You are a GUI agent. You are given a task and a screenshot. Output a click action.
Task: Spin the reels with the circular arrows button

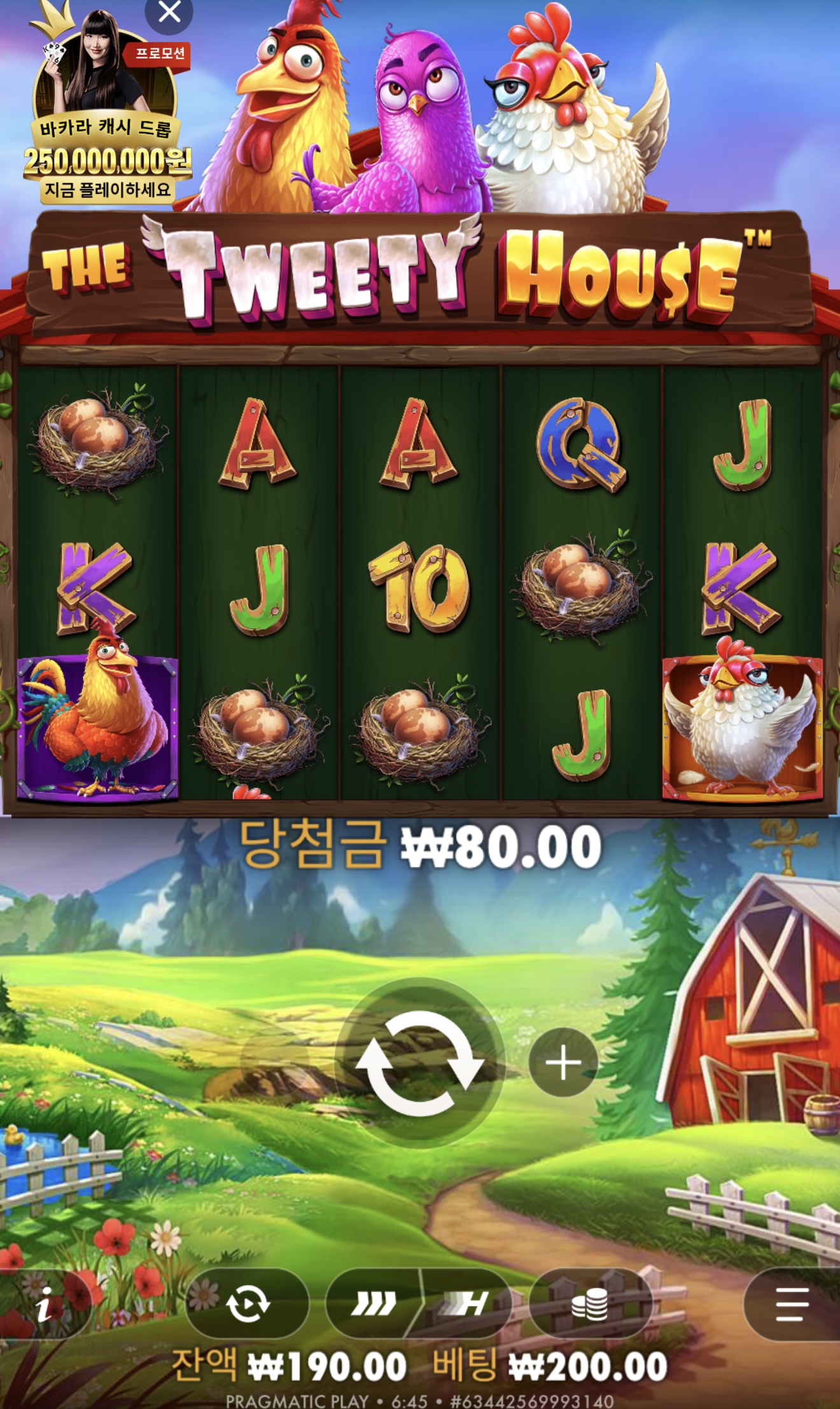tap(419, 1063)
